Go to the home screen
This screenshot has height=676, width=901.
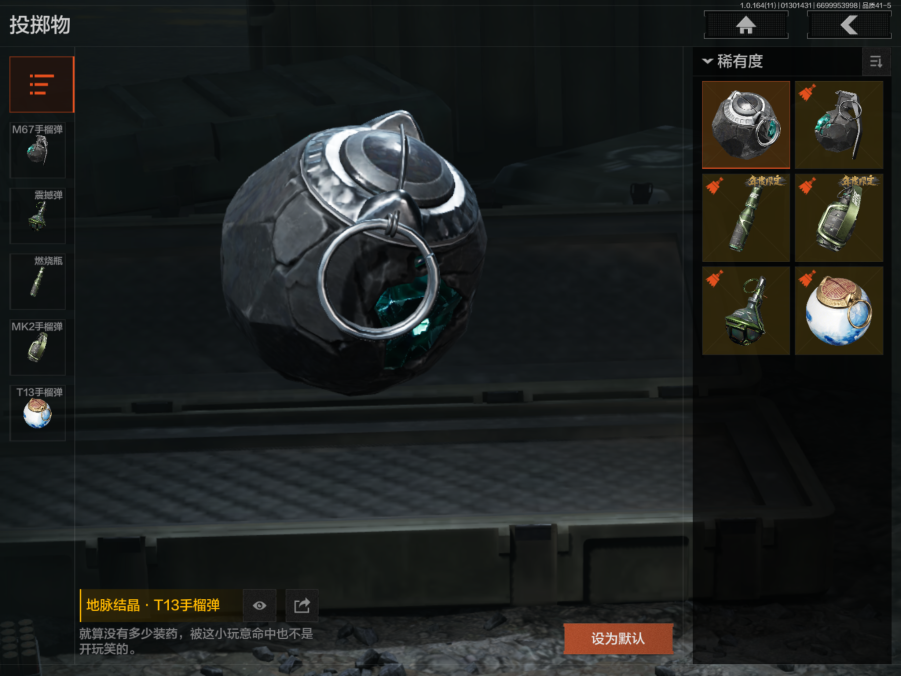pos(745,25)
